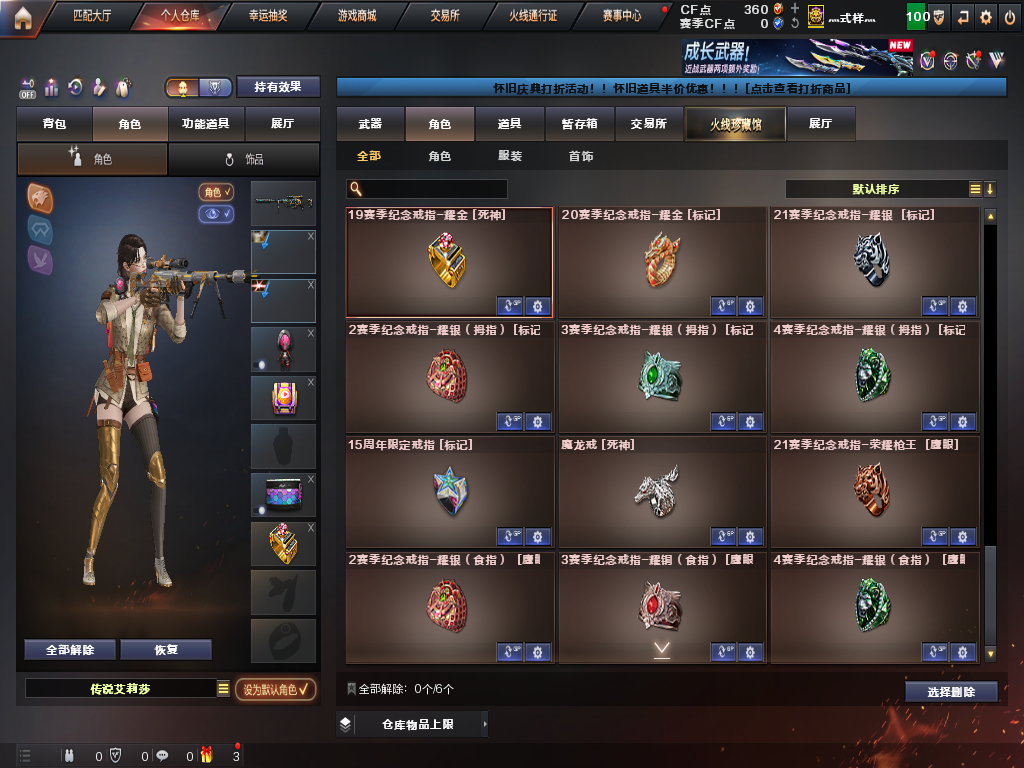The height and width of the screenshot is (768, 1024).
Task: Click the 恢复 restore button
Action: (x=166, y=650)
